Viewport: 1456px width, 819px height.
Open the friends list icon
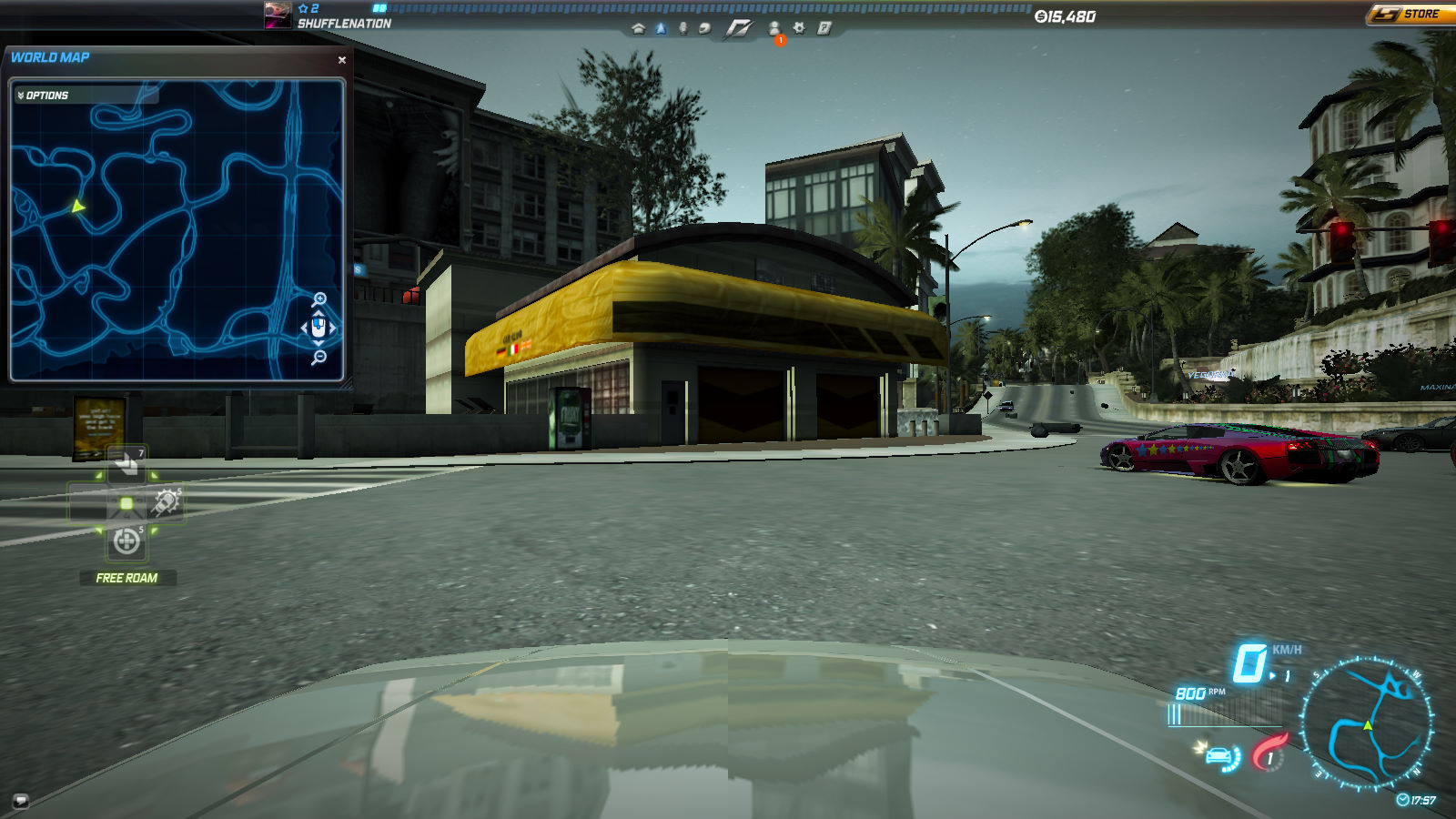[774, 28]
